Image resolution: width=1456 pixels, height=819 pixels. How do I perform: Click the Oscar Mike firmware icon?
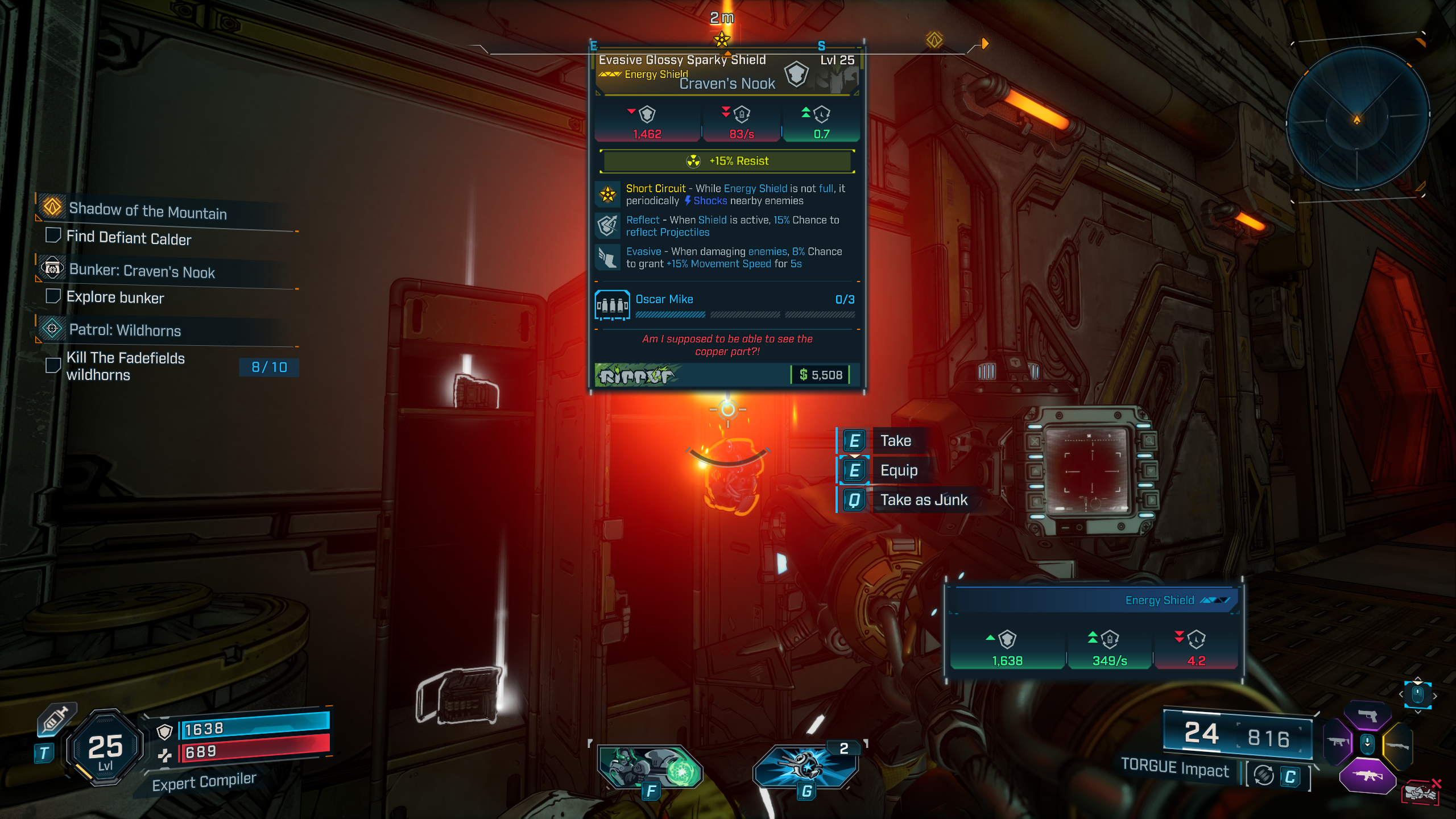click(x=612, y=305)
